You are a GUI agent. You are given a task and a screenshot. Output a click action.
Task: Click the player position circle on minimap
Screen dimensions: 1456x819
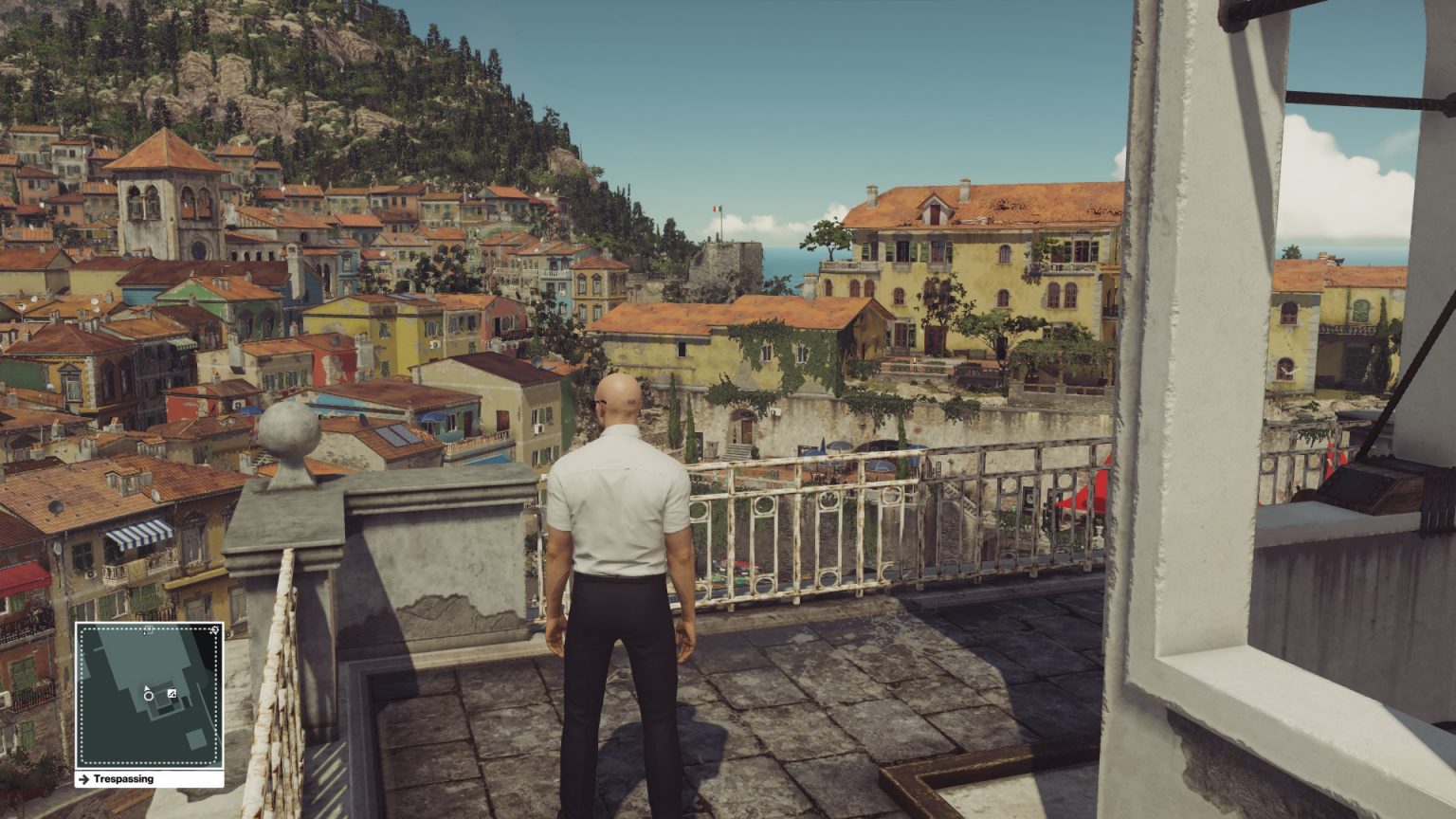[x=149, y=695]
